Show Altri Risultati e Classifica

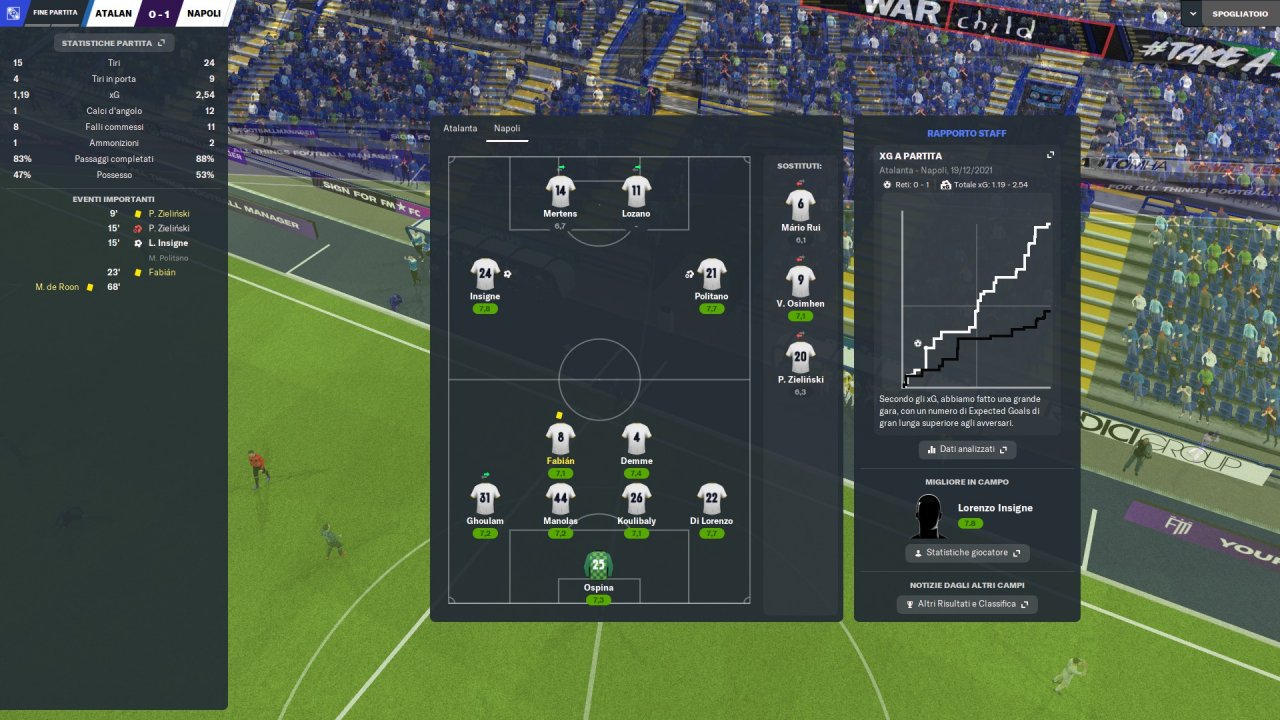[x=966, y=604]
